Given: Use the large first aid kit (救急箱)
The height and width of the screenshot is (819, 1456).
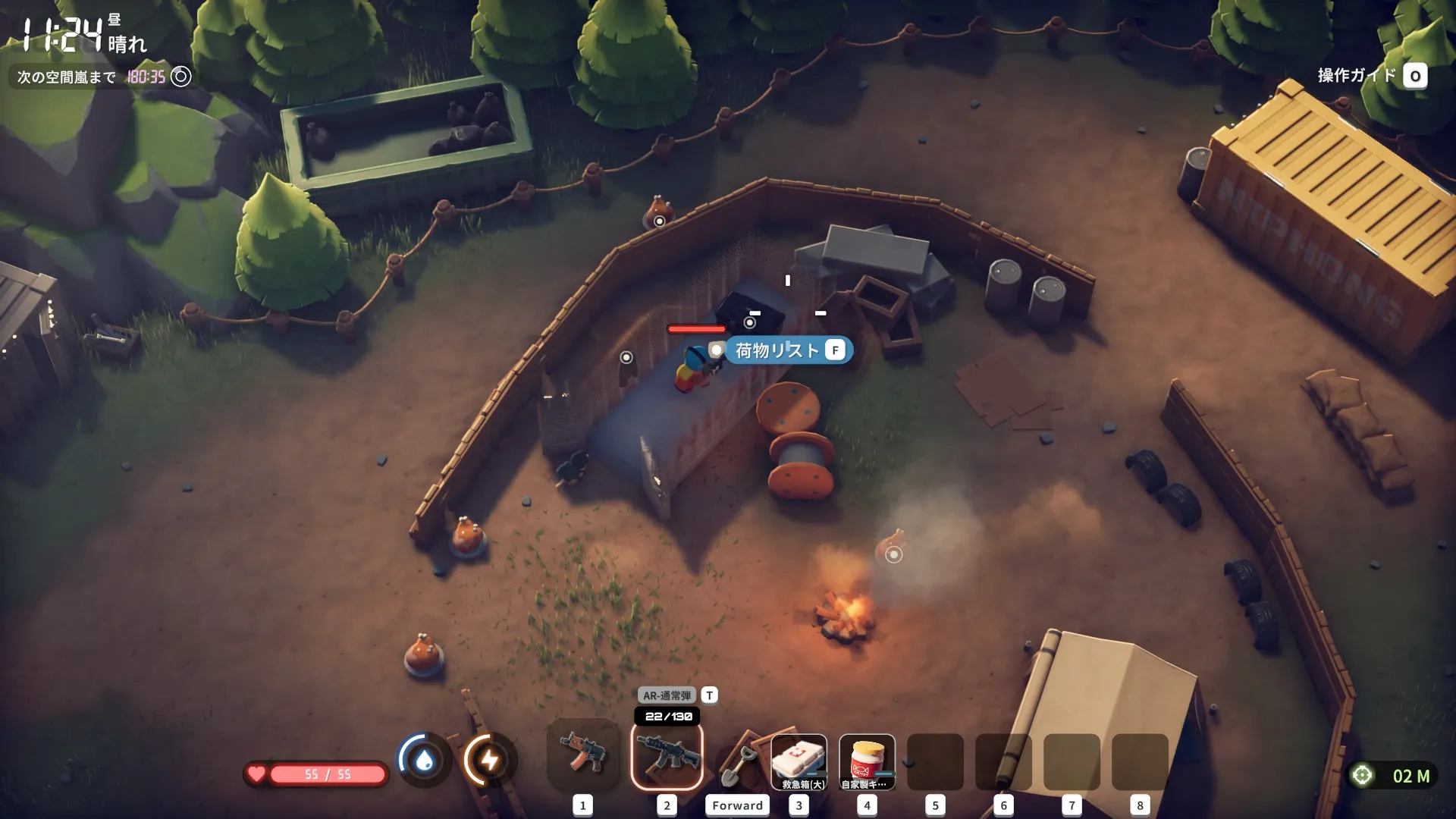Looking at the screenshot, I should [799, 761].
